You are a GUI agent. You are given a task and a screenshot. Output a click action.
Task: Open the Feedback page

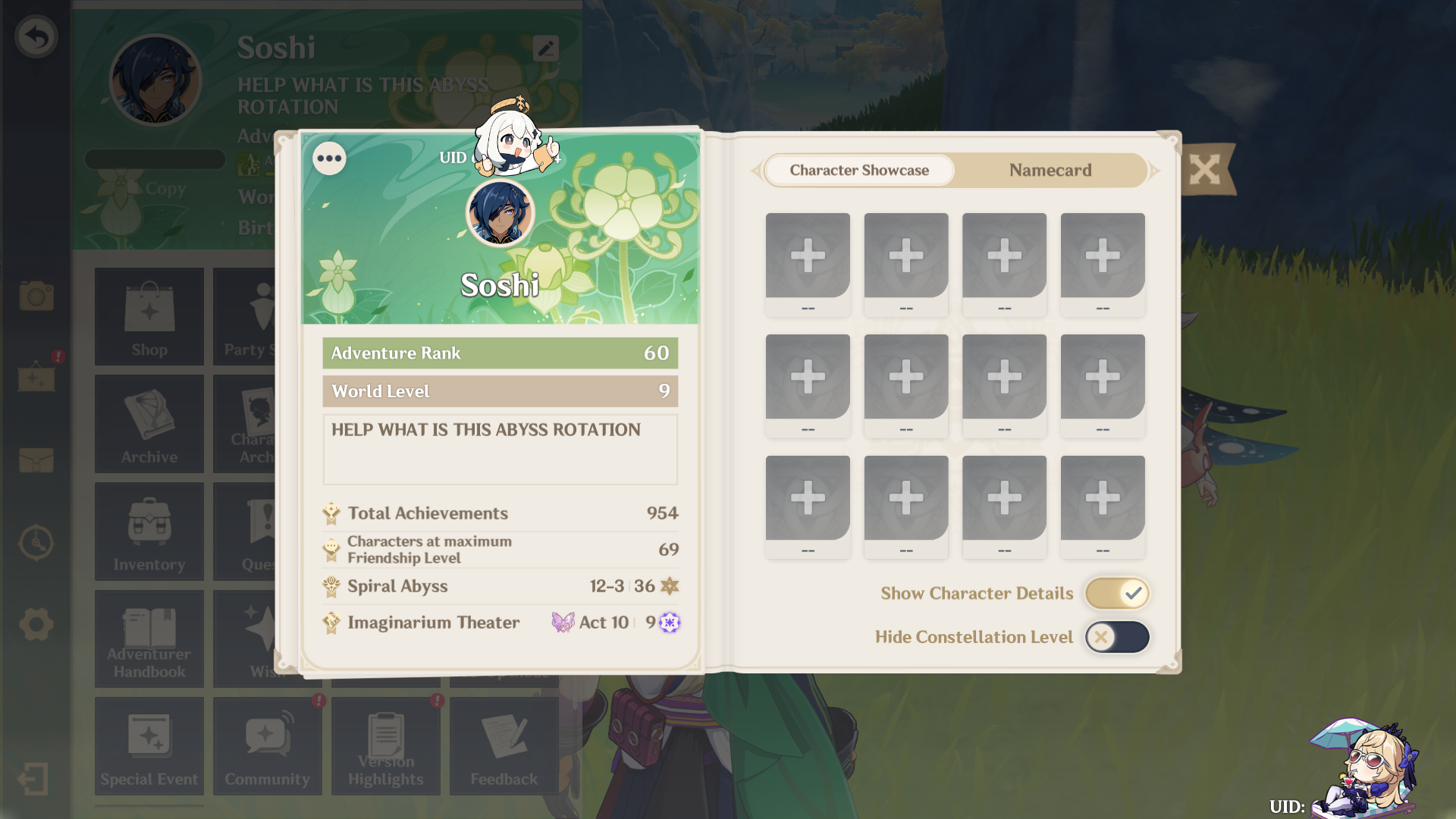pos(504,746)
